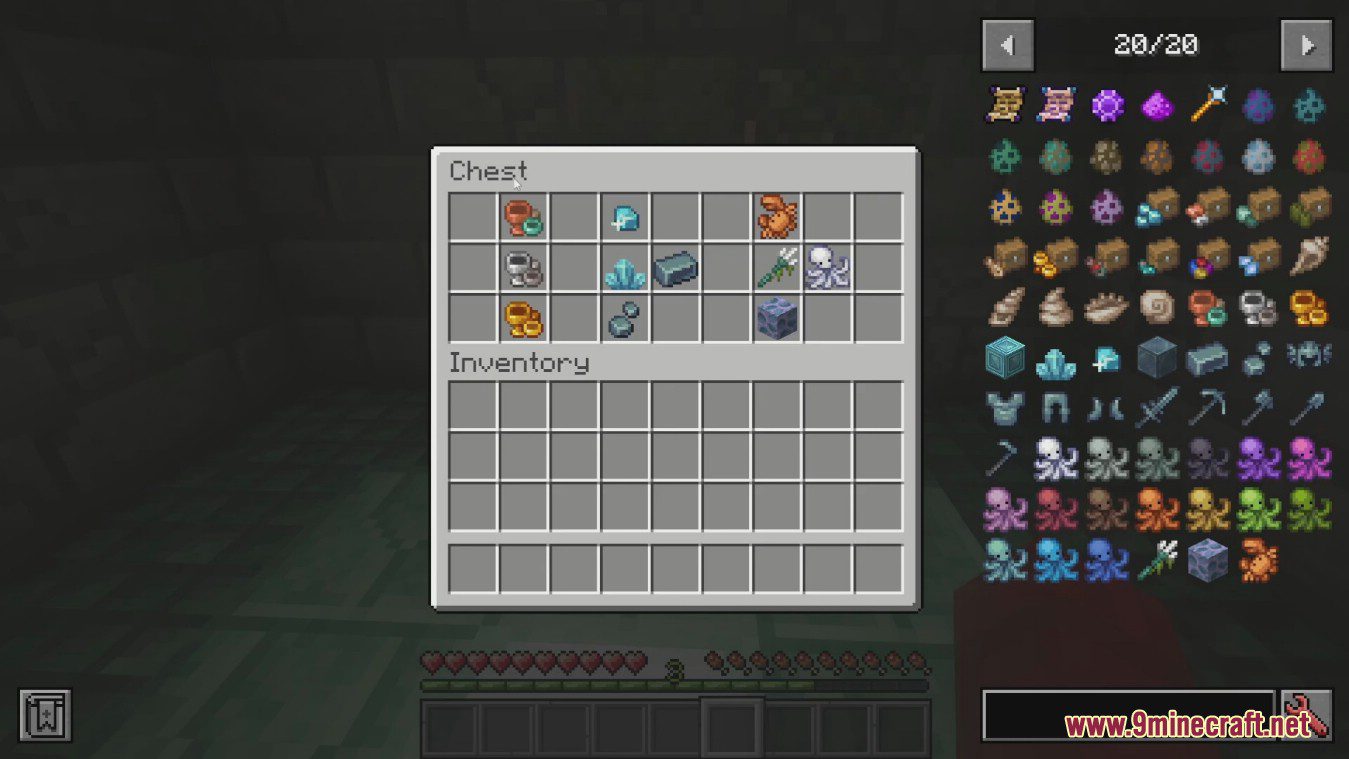Select the sword in the tools row
Viewport: 1349px width, 759px height.
tap(1156, 407)
